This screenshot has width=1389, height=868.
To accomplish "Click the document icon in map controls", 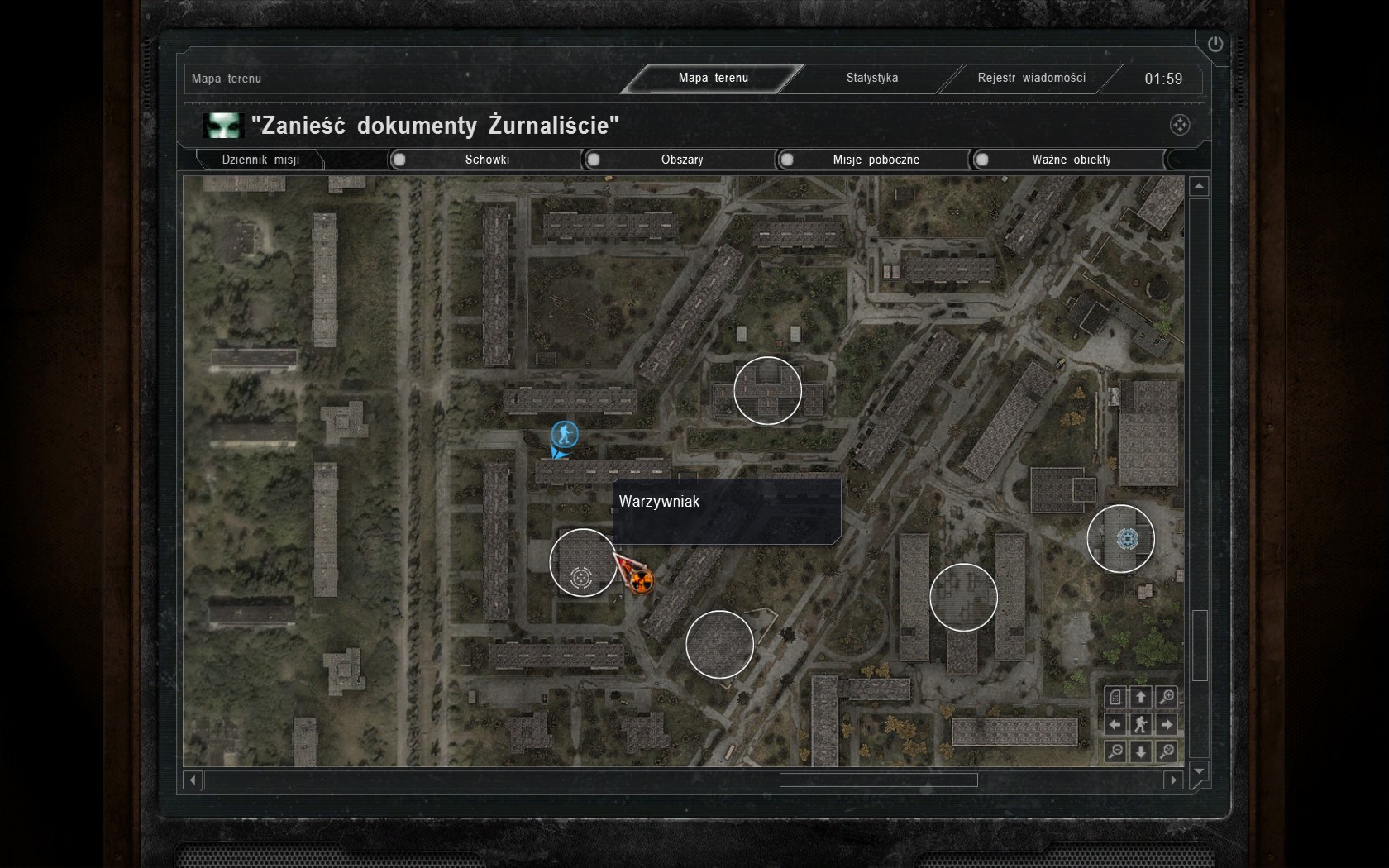I will pos(1115,697).
